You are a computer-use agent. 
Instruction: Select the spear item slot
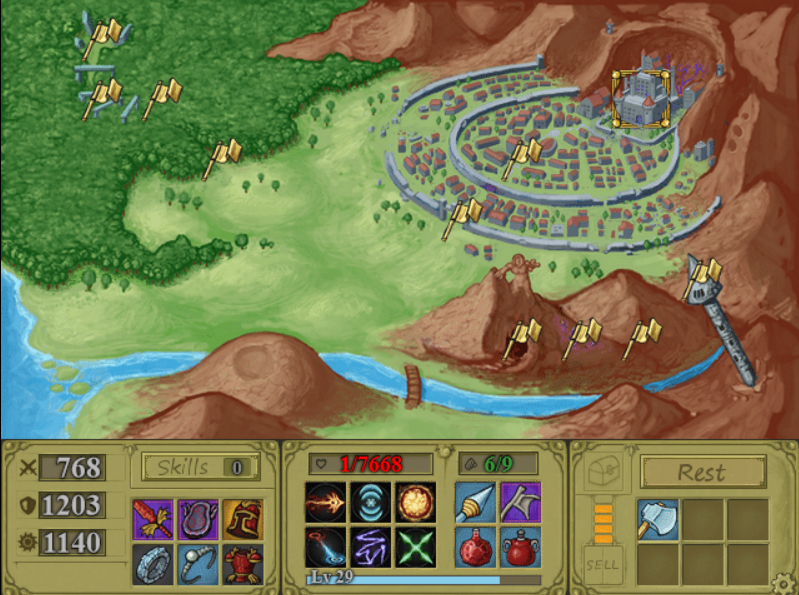[x=475, y=501]
